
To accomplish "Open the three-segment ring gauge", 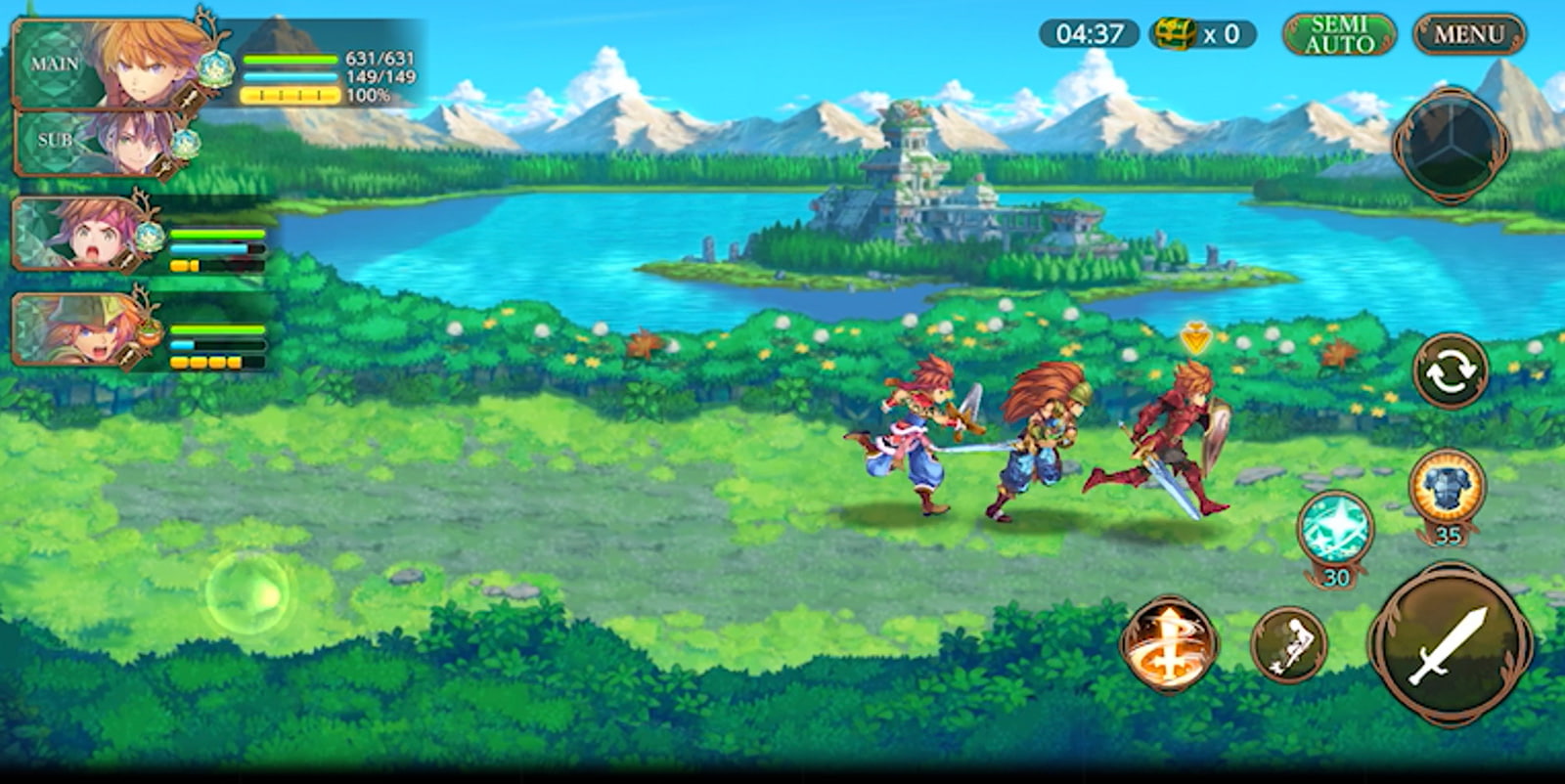I will tap(1452, 144).
